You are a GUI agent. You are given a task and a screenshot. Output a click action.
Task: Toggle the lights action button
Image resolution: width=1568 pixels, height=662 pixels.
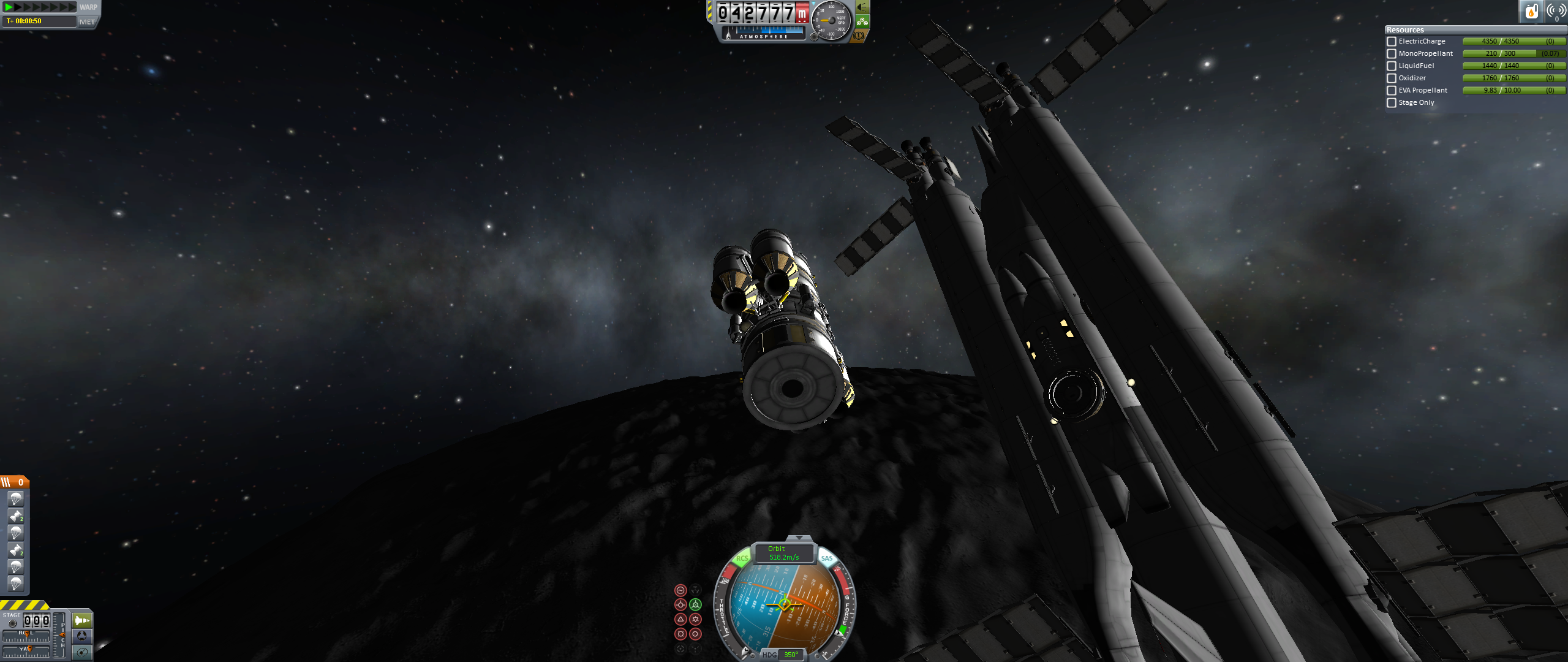click(862, 7)
